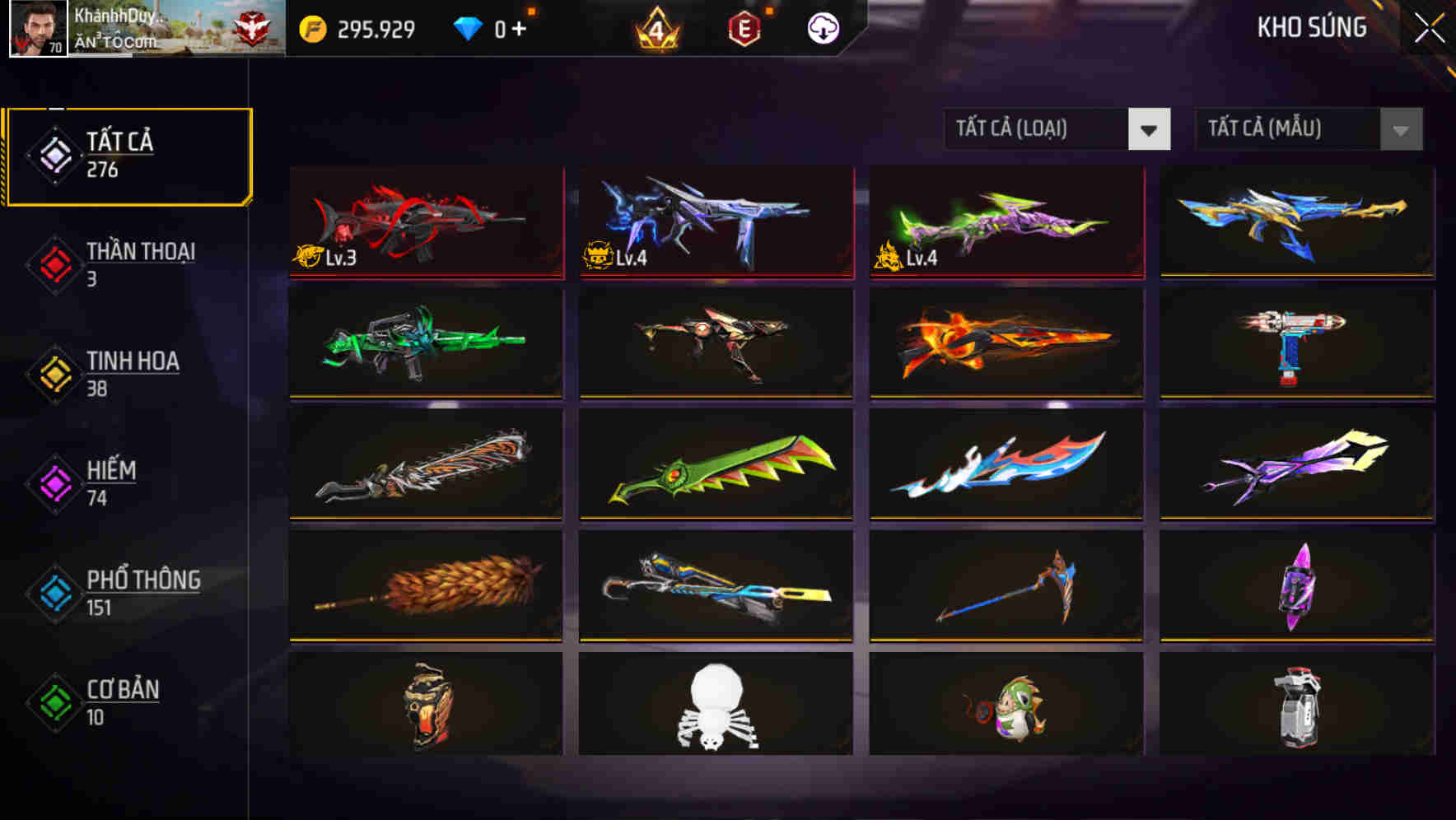Click the arrow on the LOẠI dropdown
Viewport: 1456px width, 820px height.
coord(1150,129)
